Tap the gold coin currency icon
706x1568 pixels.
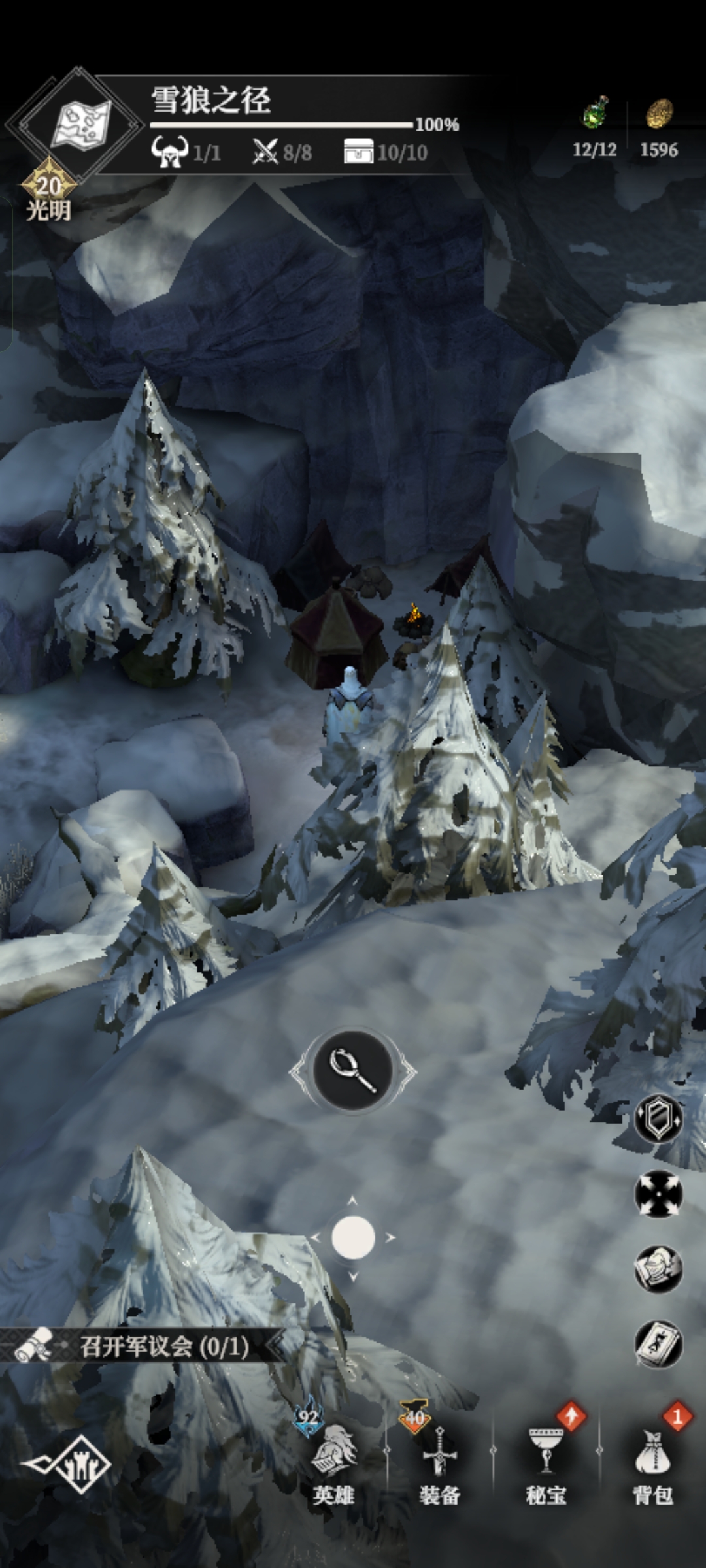[659, 113]
